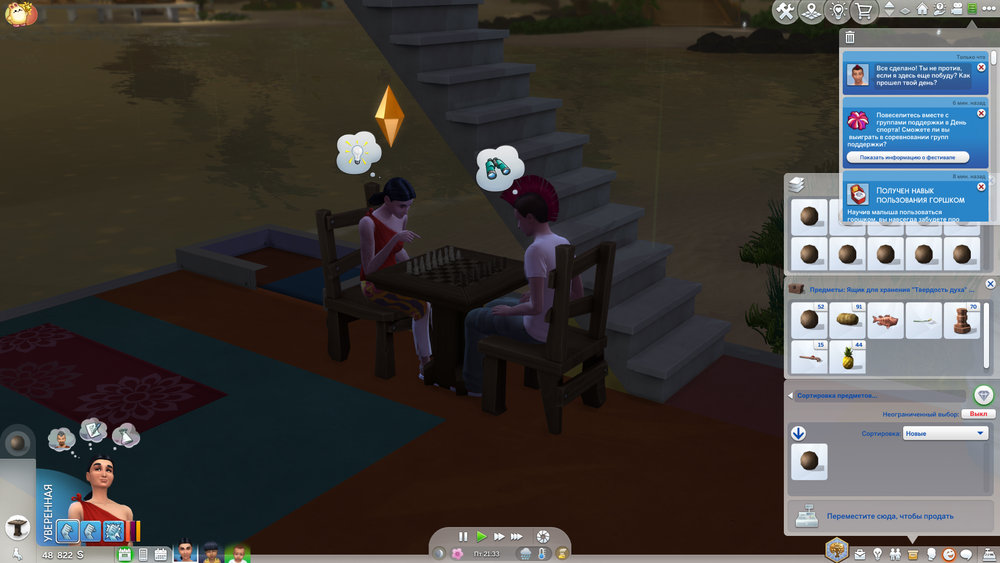Select the fish item in the chest
1000x563 pixels.
[x=885, y=320]
